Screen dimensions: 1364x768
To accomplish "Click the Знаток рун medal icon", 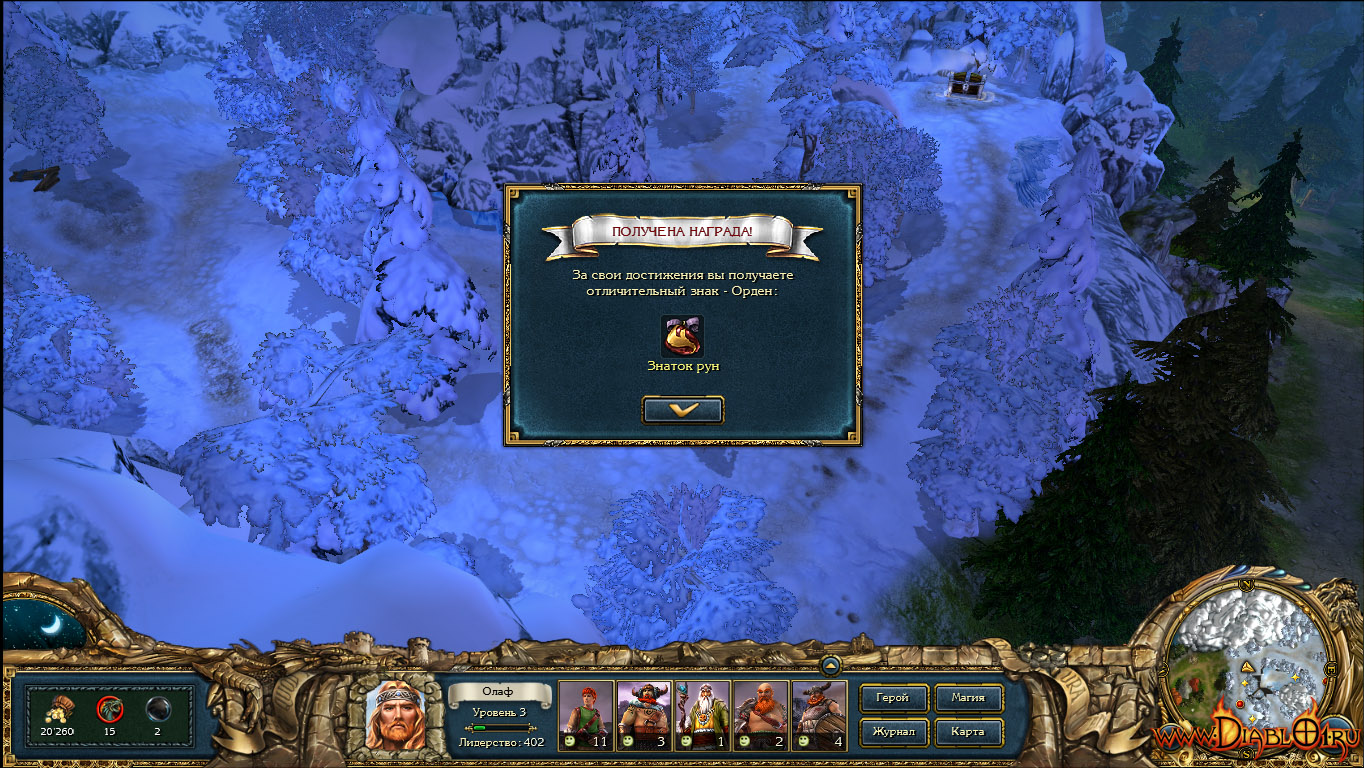I will [682, 337].
